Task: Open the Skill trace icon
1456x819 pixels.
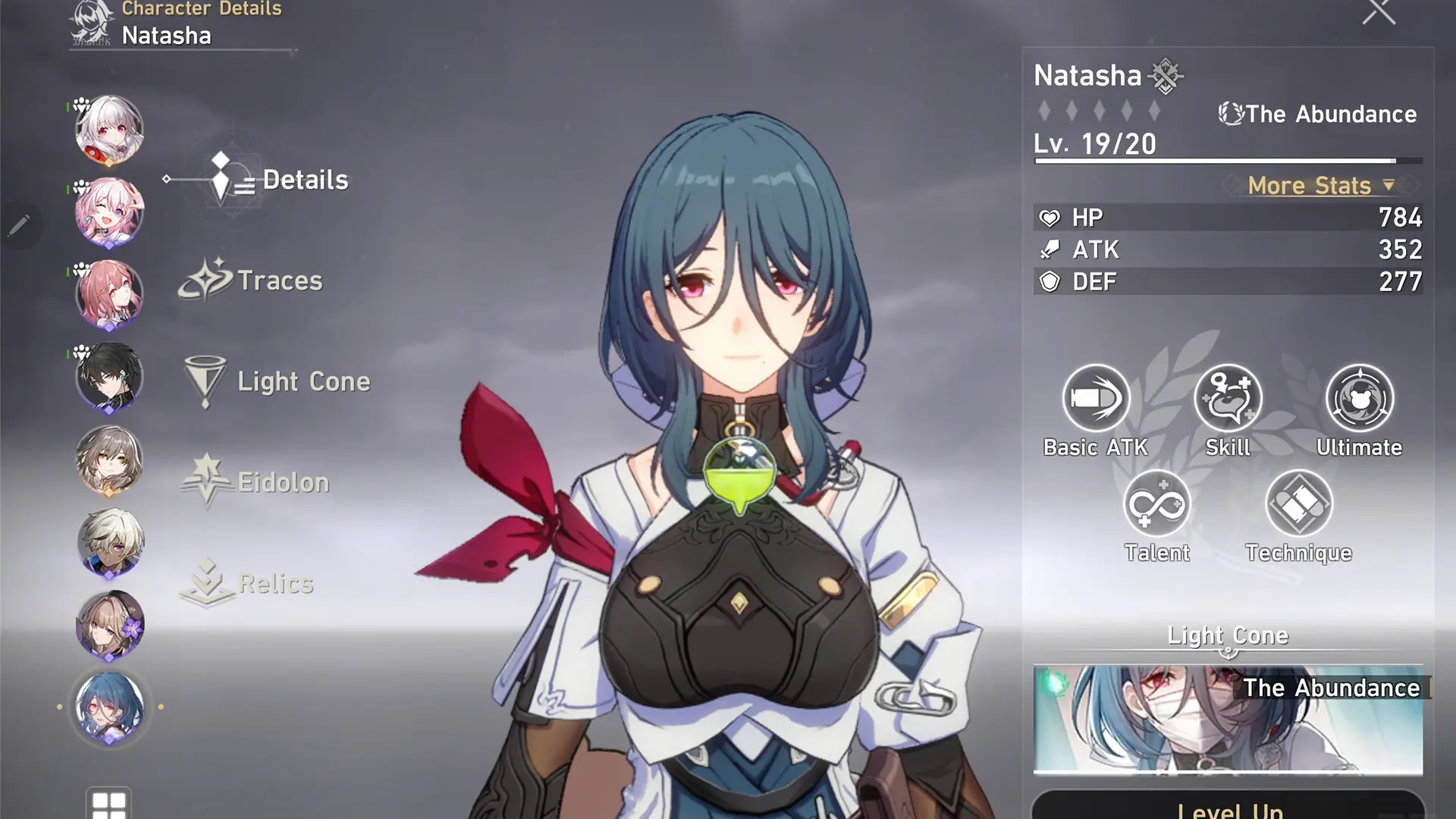Action: [x=1227, y=397]
